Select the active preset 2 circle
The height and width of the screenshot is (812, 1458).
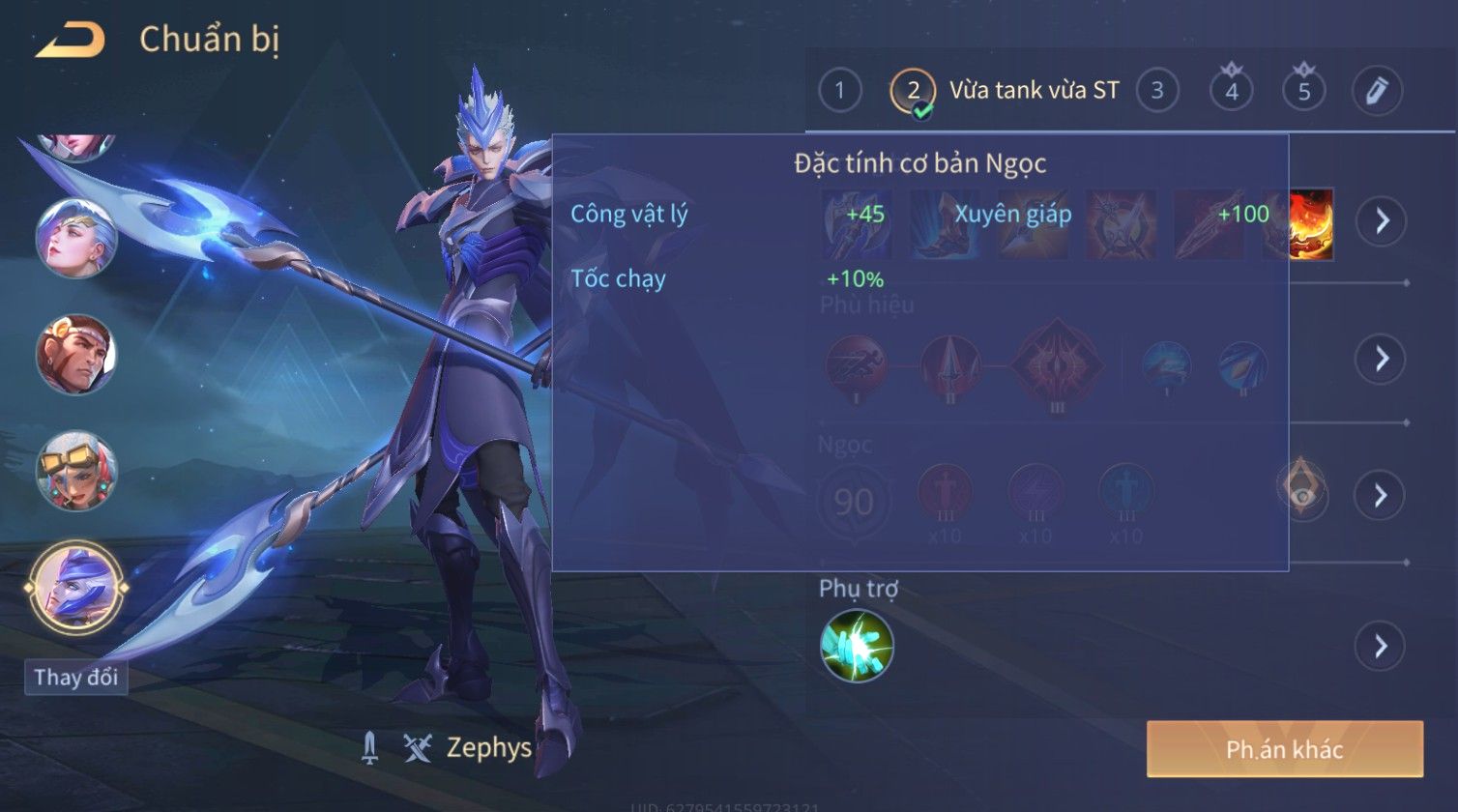[913, 91]
